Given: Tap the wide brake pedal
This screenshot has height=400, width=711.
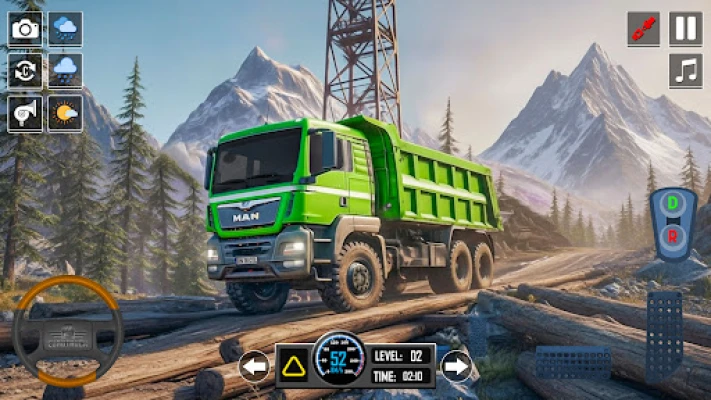Looking at the screenshot, I should 573,362.
